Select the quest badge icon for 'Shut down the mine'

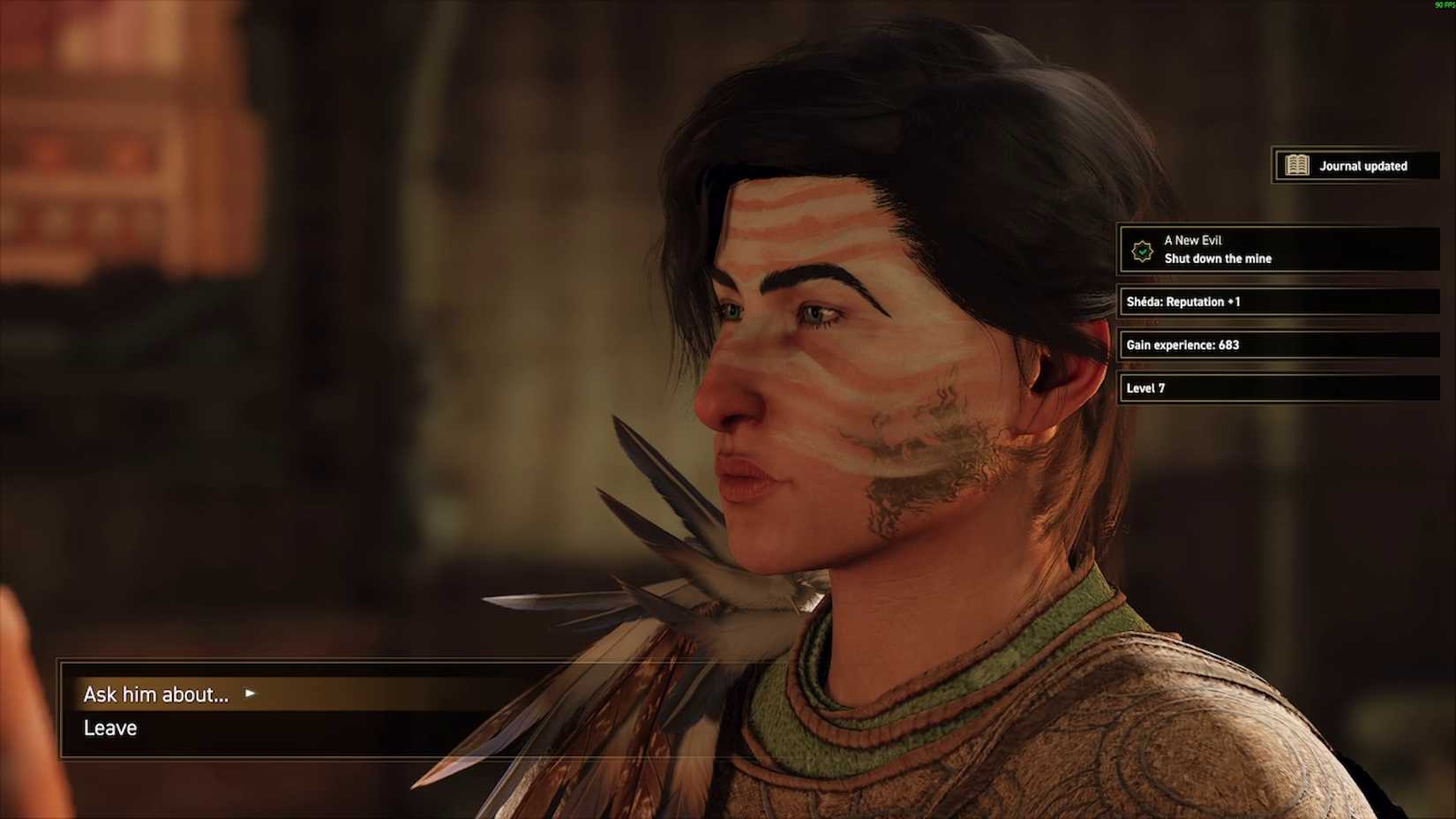pos(1142,250)
